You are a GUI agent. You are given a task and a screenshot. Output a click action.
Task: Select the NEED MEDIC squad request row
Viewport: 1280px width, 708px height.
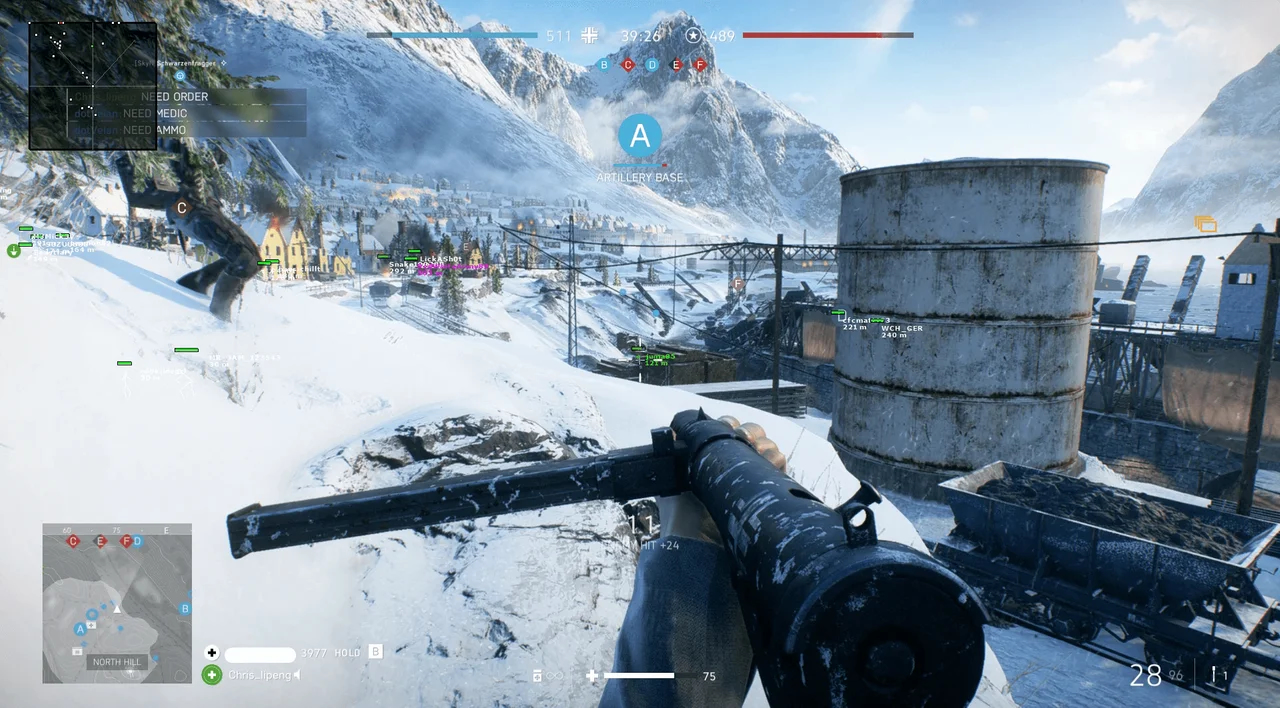pyautogui.click(x=187, y=113)
